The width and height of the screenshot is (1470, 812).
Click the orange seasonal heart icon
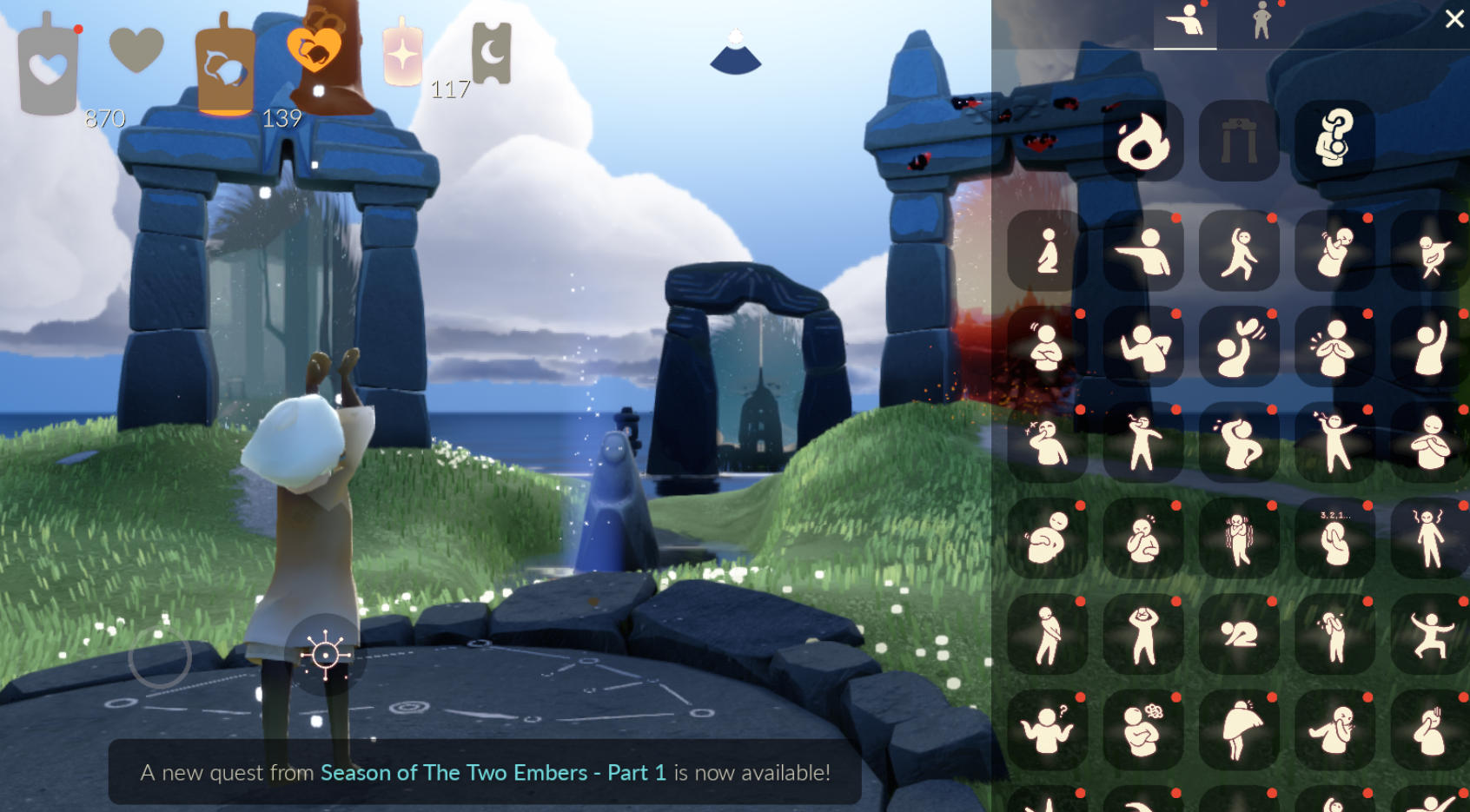pyautogui.click(x=315, y=50)
